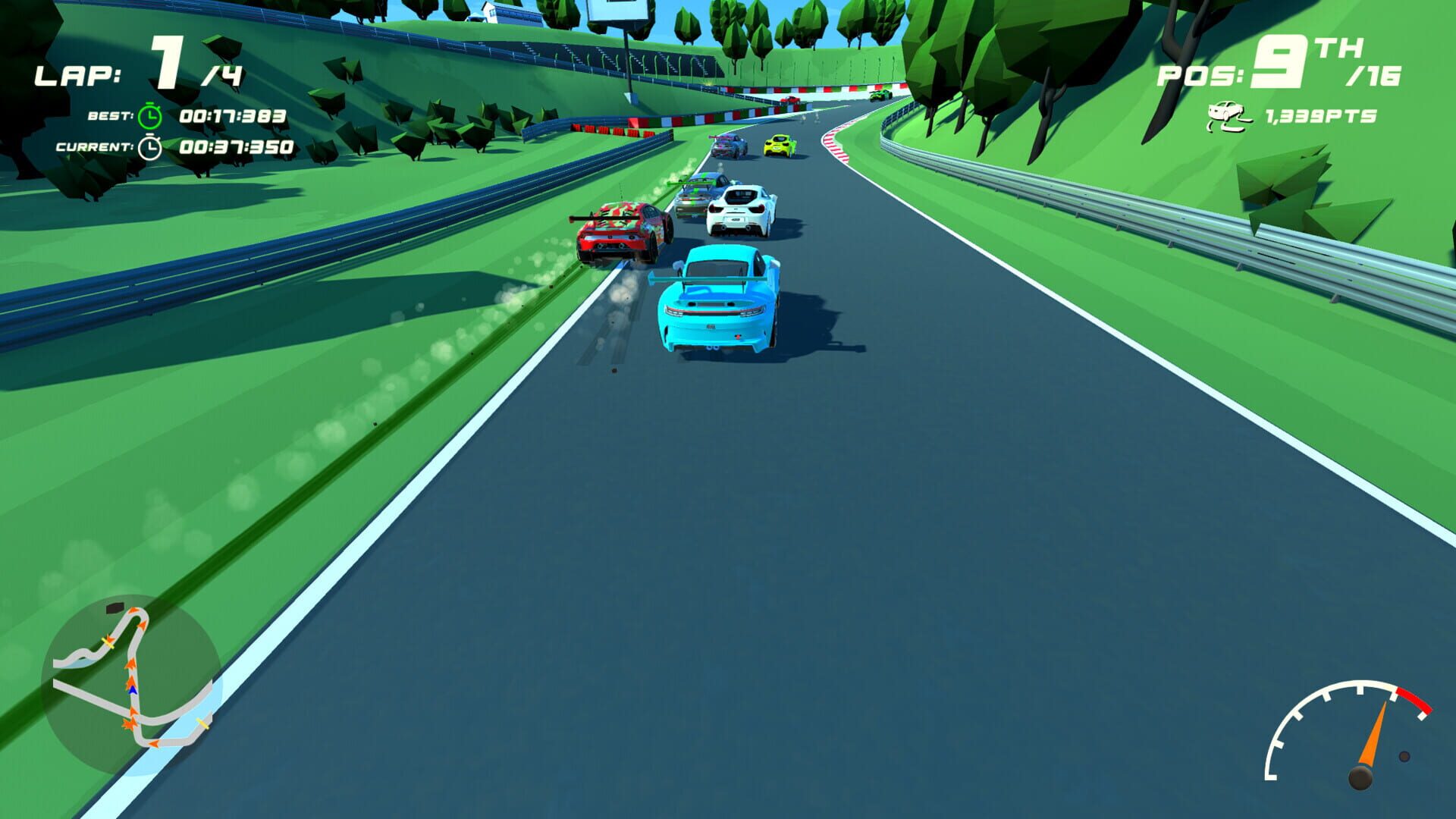Click the 1,339PTS score label

coord(1319,115)
